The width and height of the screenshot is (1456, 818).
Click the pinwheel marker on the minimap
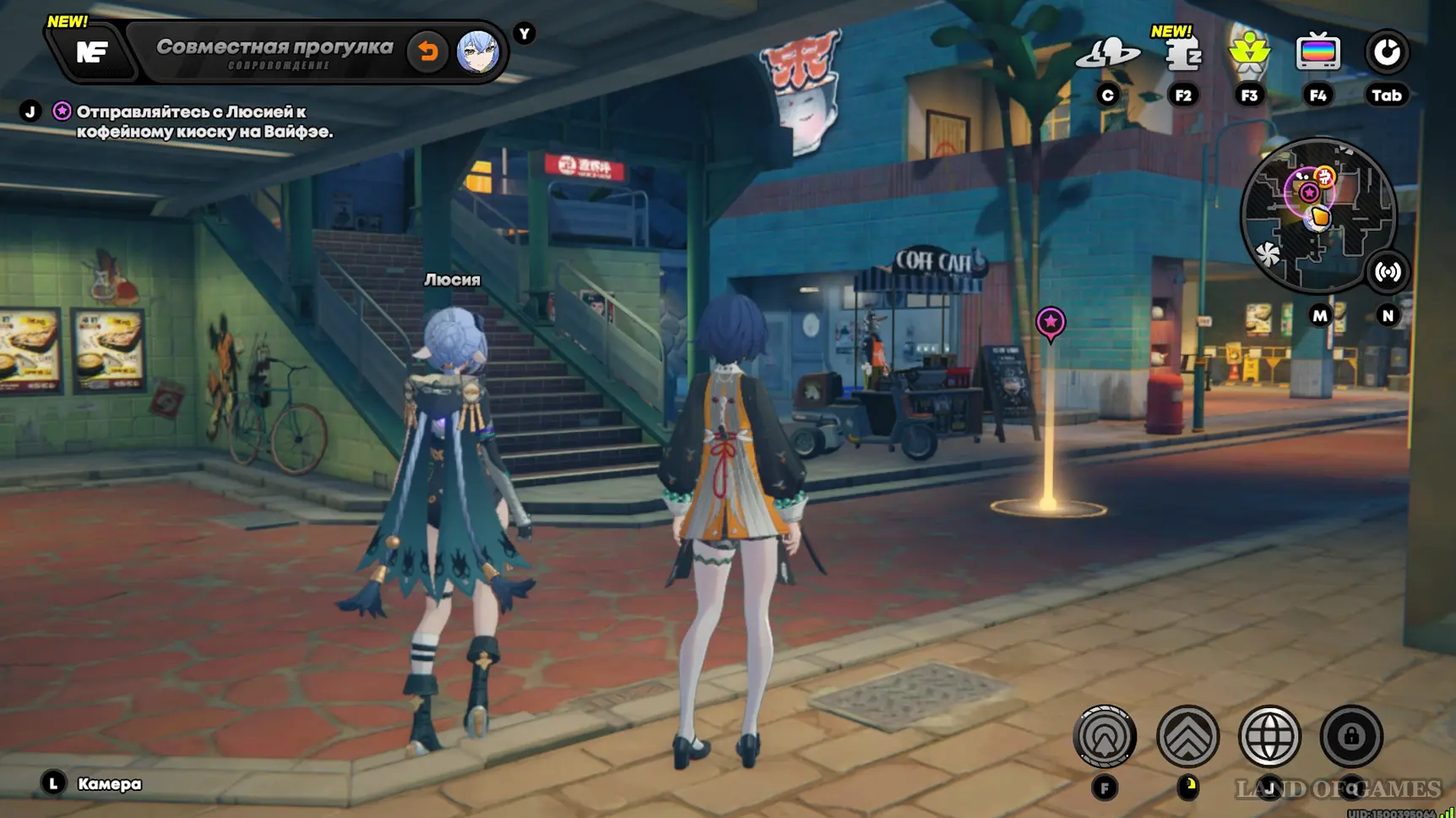1269,254
